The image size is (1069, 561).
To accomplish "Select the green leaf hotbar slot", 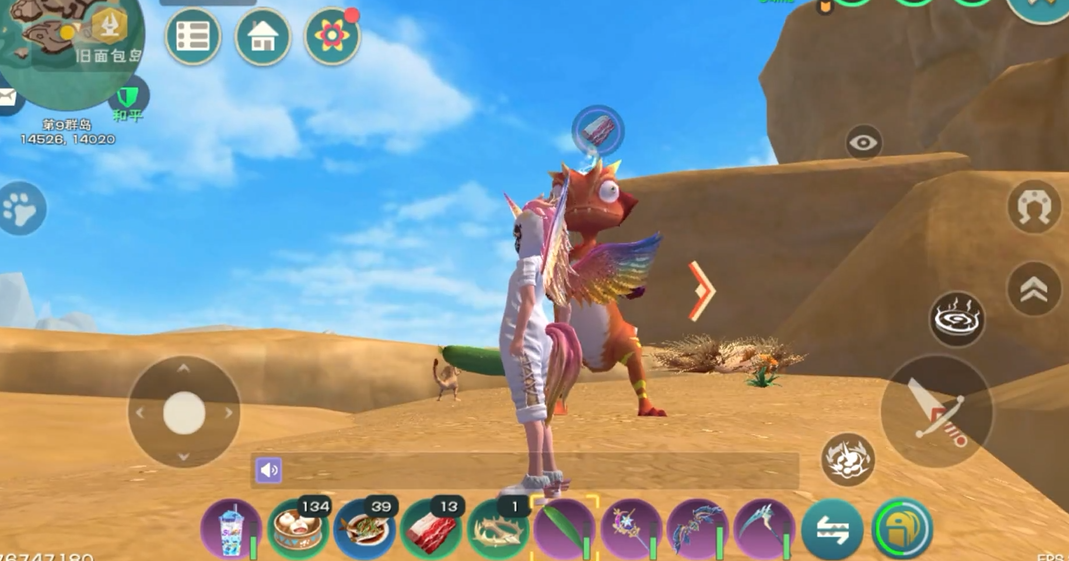I will (564, 529).
